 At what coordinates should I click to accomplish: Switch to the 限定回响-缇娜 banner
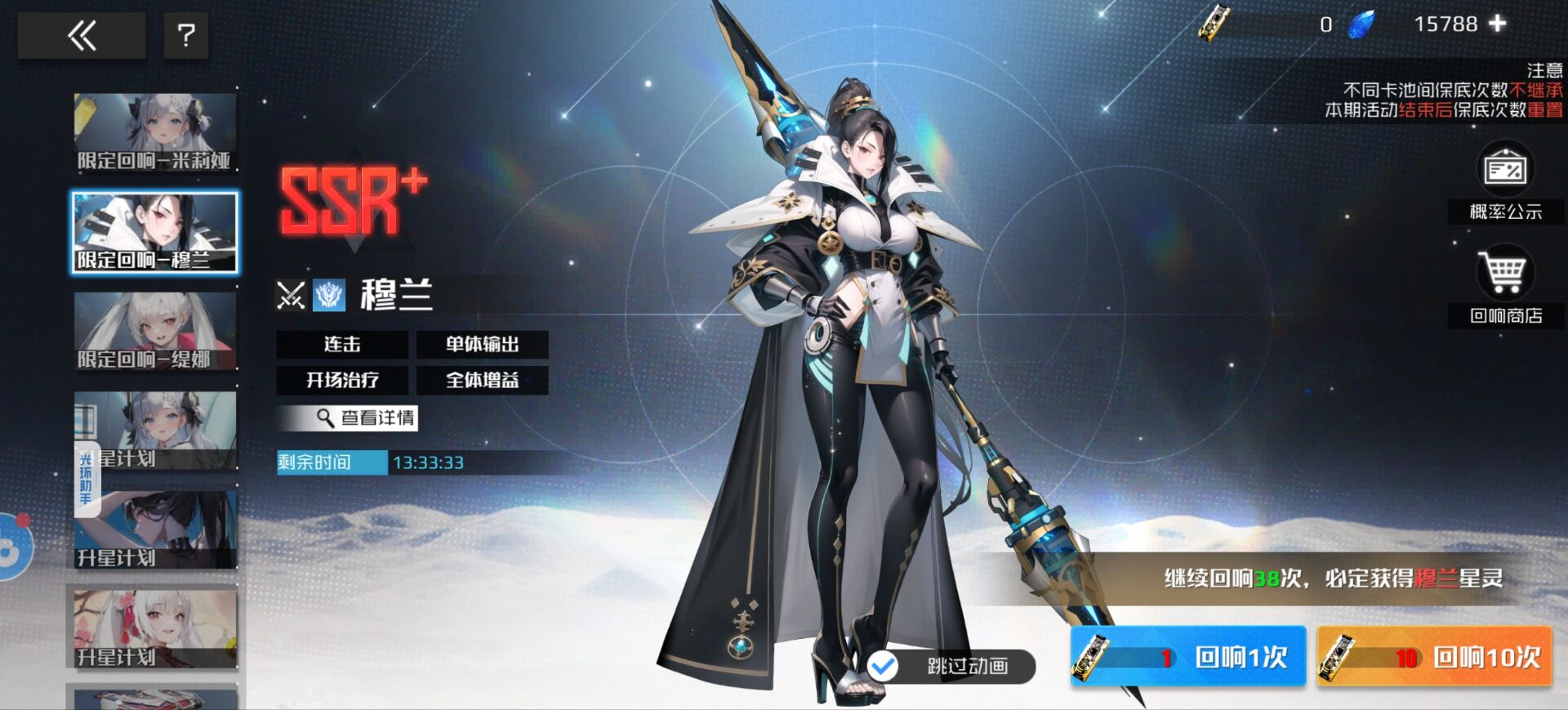click(154, 332)
